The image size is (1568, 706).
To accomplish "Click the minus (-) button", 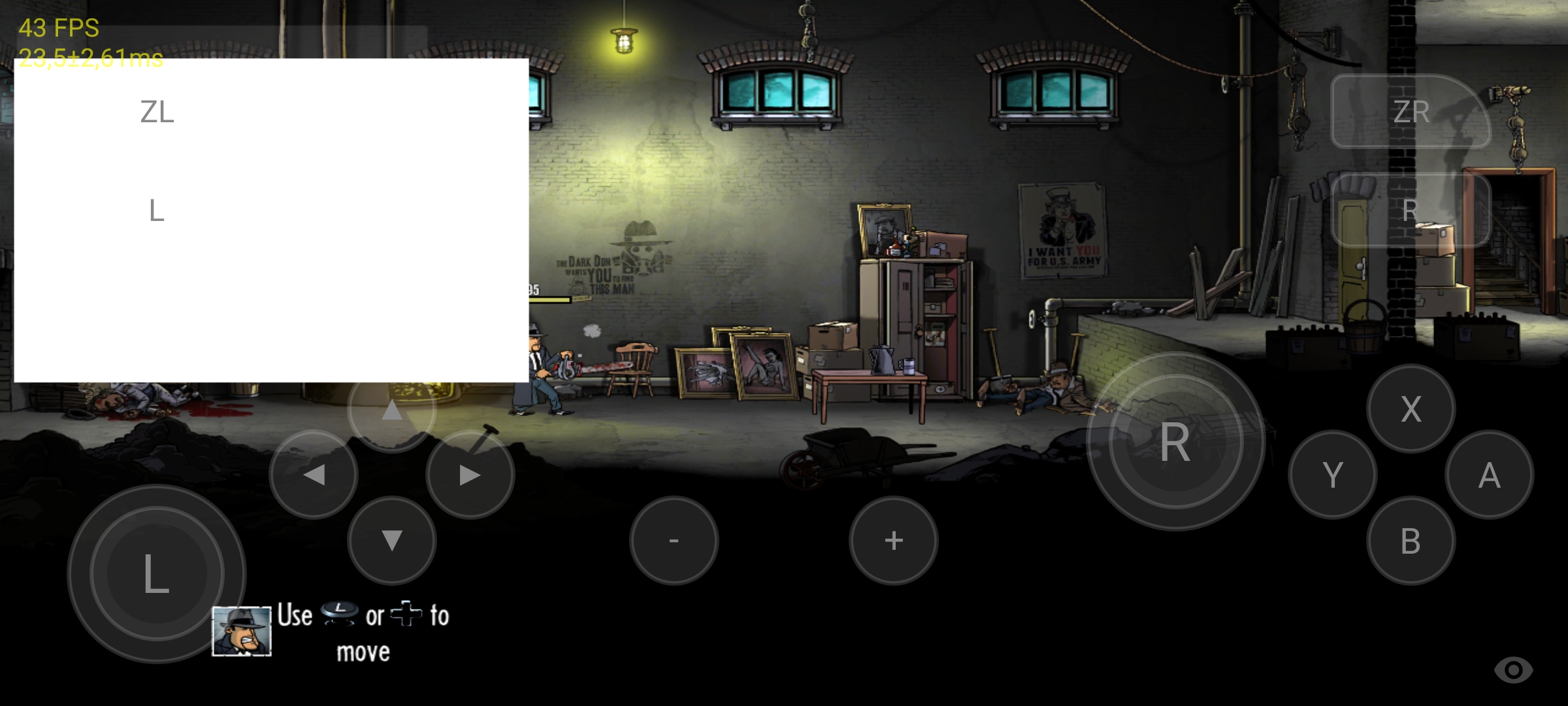I will [674, 541].
